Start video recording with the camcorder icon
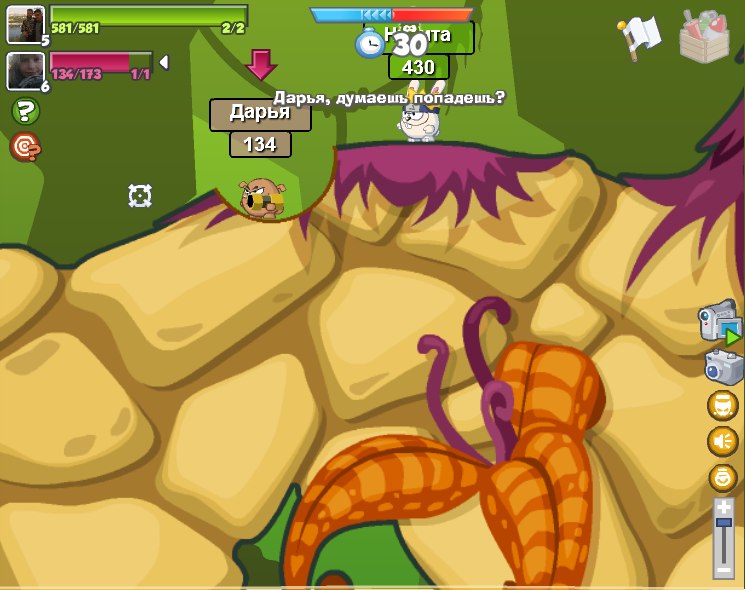 tap(719, 323)
